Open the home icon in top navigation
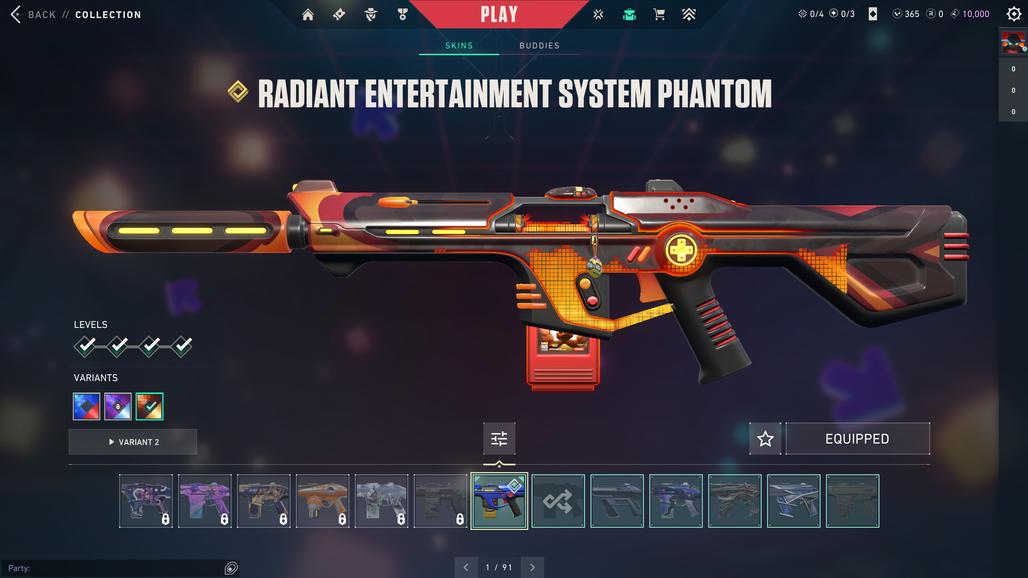Viewport: 1028px width, 578px height. tap(308, 15)
